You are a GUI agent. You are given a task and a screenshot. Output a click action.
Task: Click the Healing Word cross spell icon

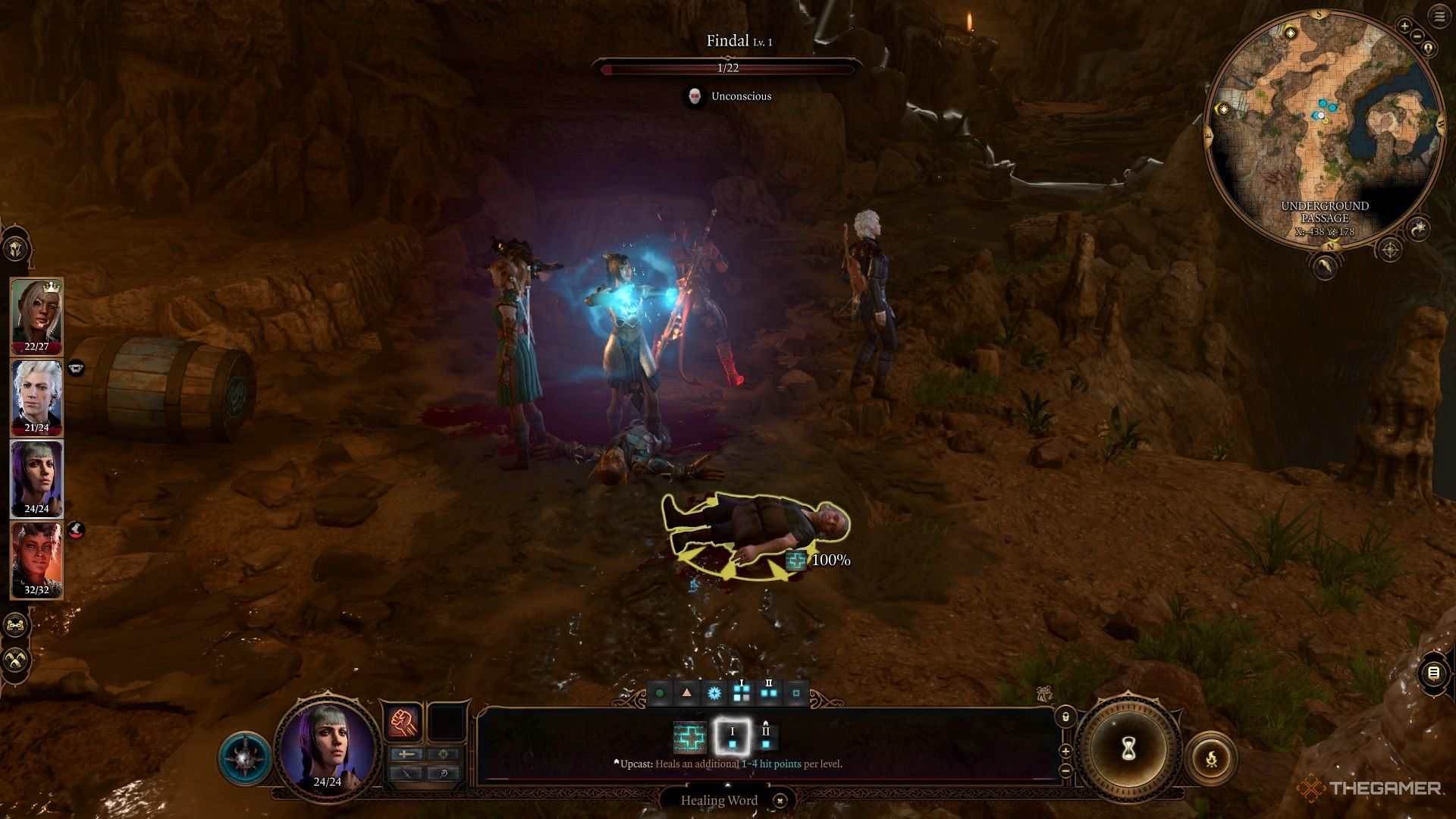click(689, 737)
